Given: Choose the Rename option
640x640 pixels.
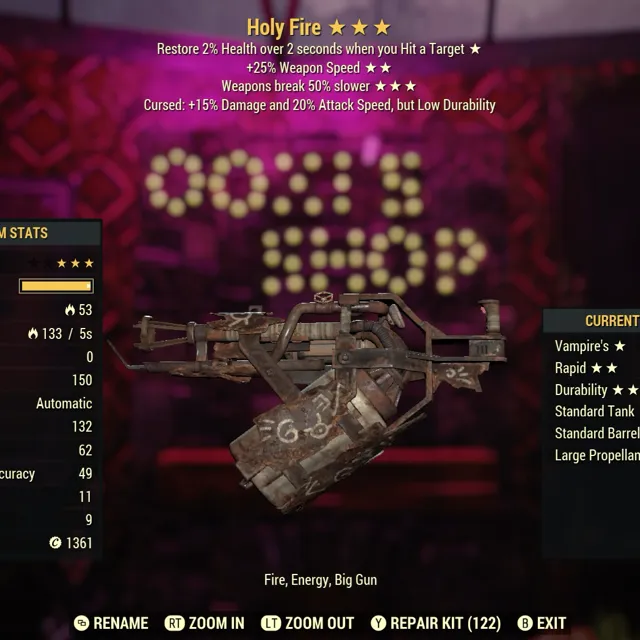Looking at the screenshot, I should point(111,623).
